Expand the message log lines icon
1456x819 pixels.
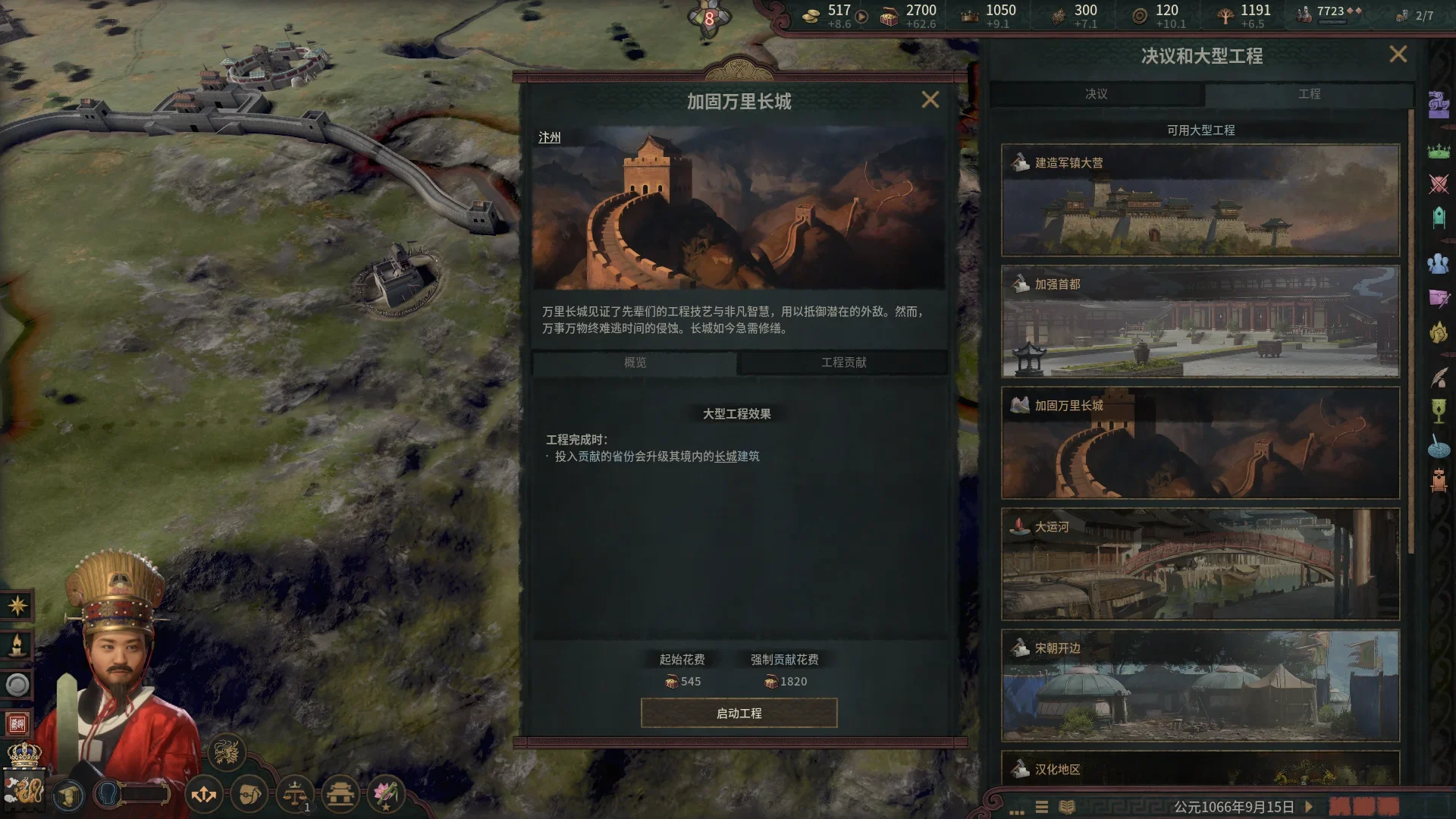pos(1043,807)
